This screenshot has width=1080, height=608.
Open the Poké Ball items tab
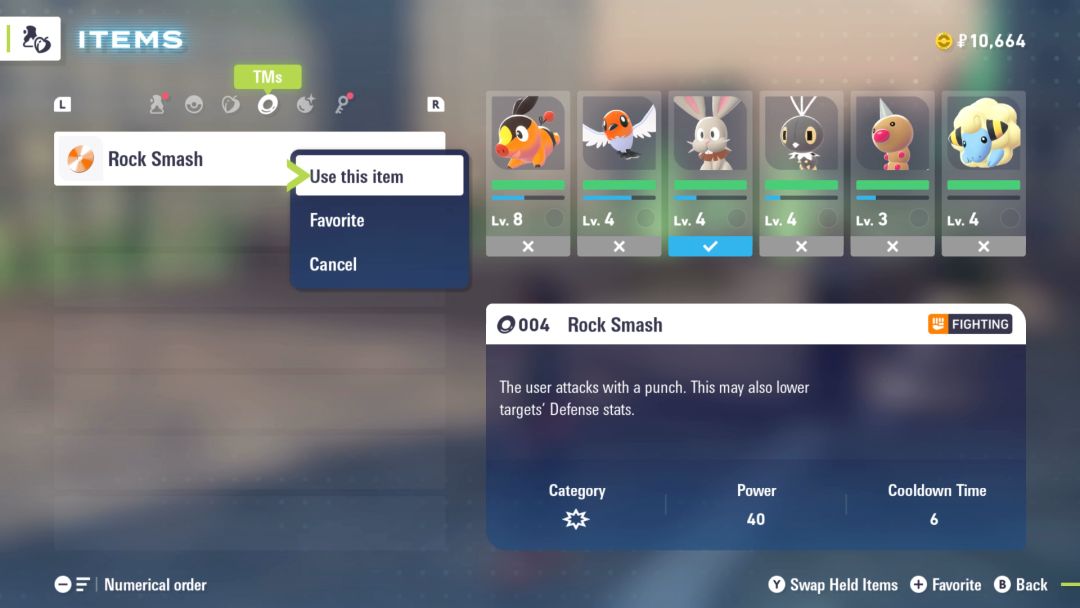[194, 104]
